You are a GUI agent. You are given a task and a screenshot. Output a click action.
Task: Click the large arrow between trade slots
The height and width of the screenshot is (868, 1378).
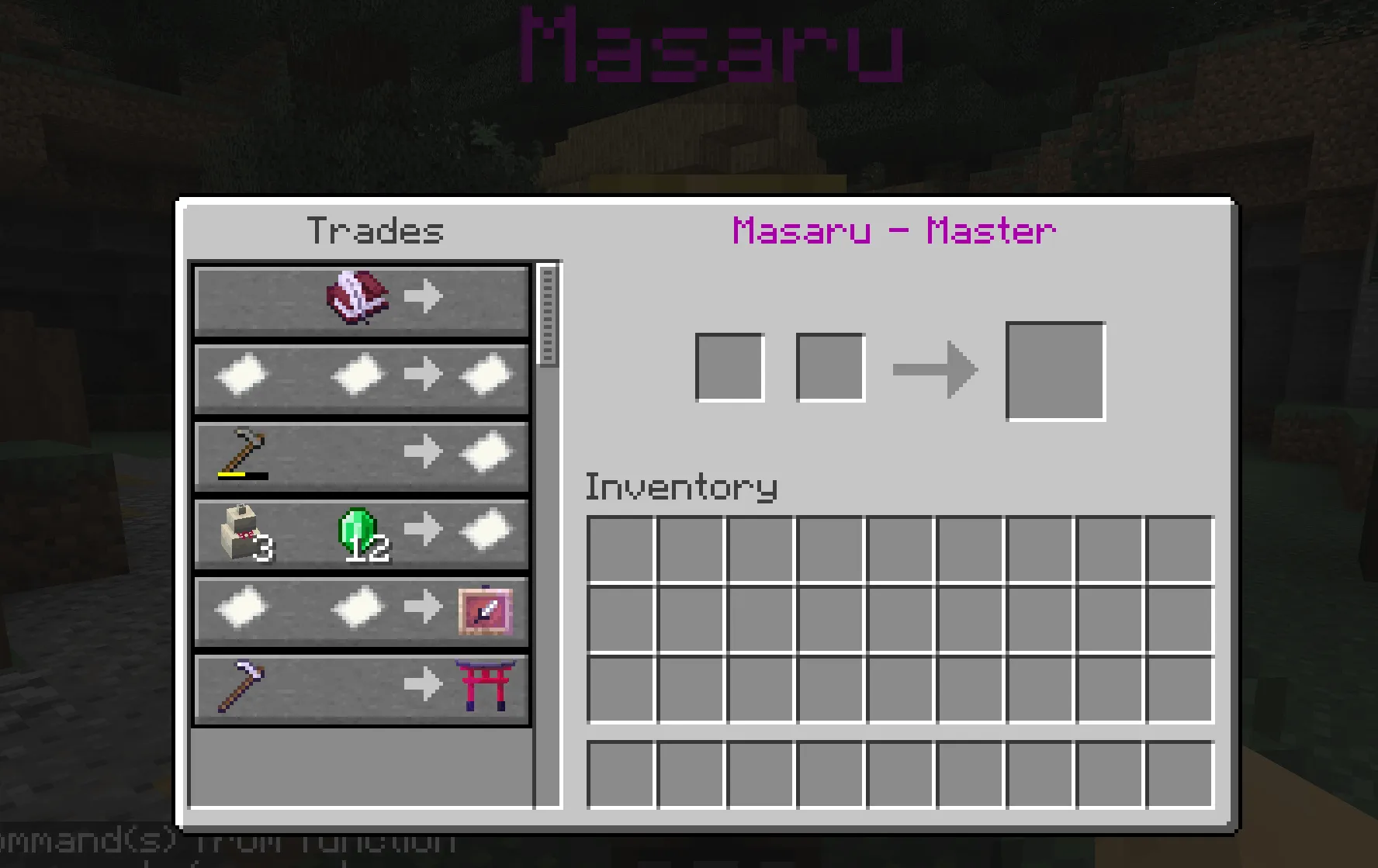[937, 370]
